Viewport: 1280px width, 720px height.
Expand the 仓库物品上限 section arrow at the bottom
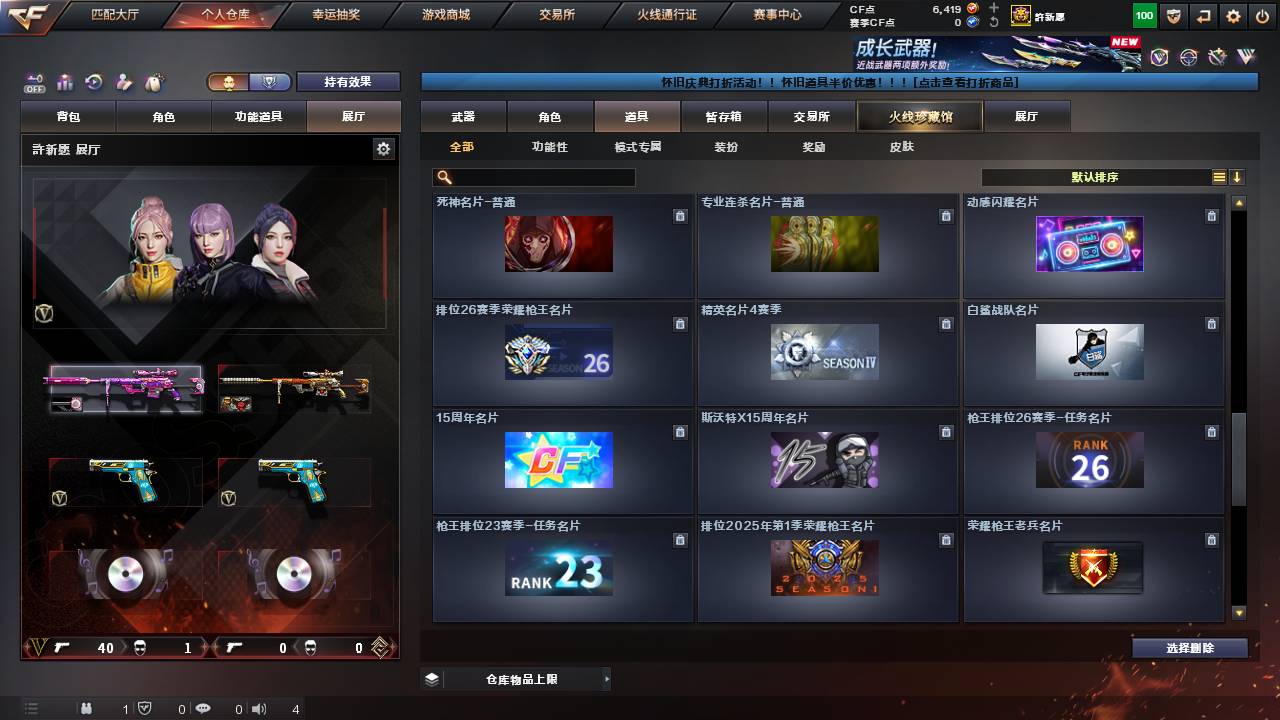(608, 677)
